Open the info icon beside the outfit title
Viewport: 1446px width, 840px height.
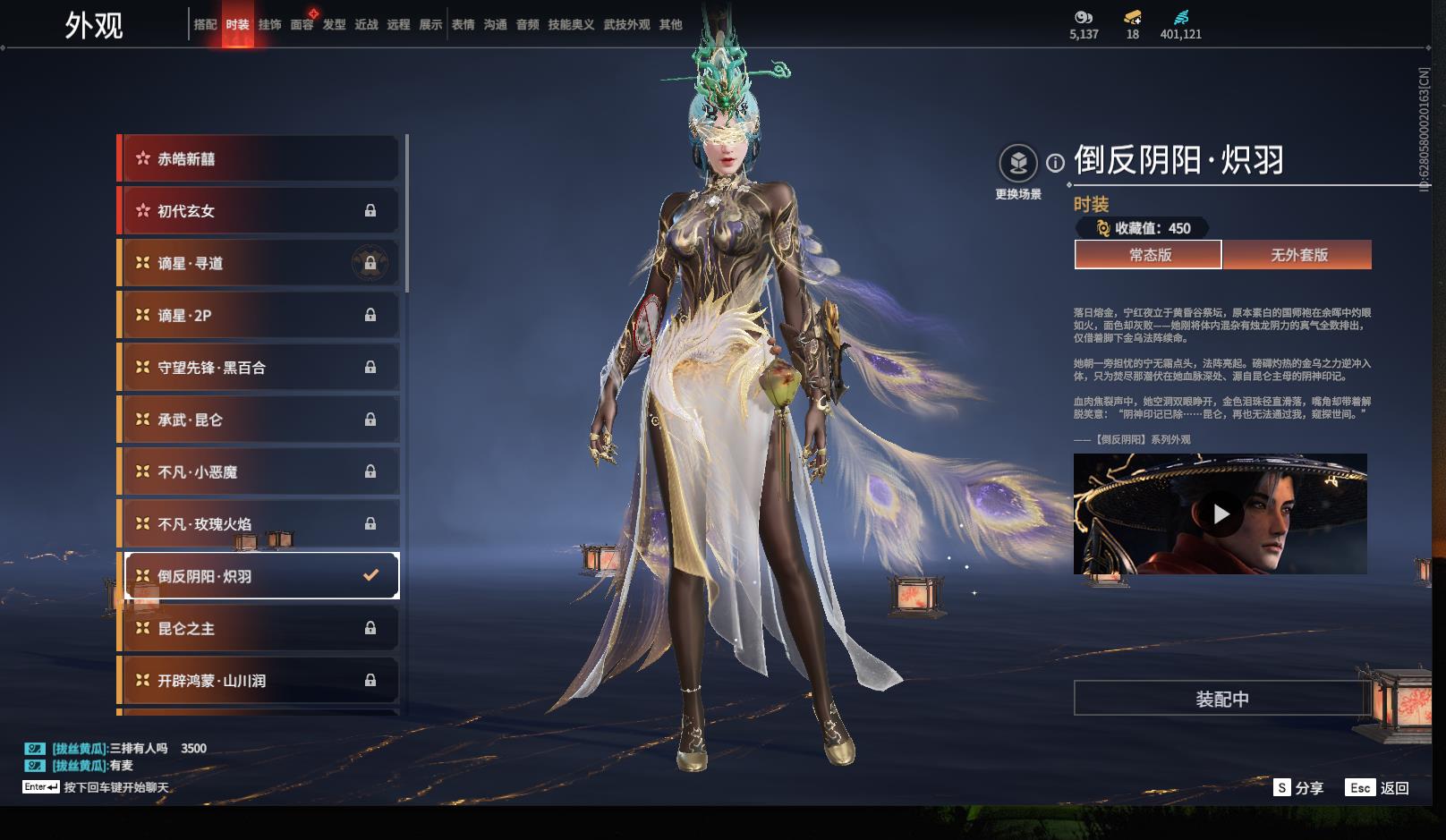1056,163
